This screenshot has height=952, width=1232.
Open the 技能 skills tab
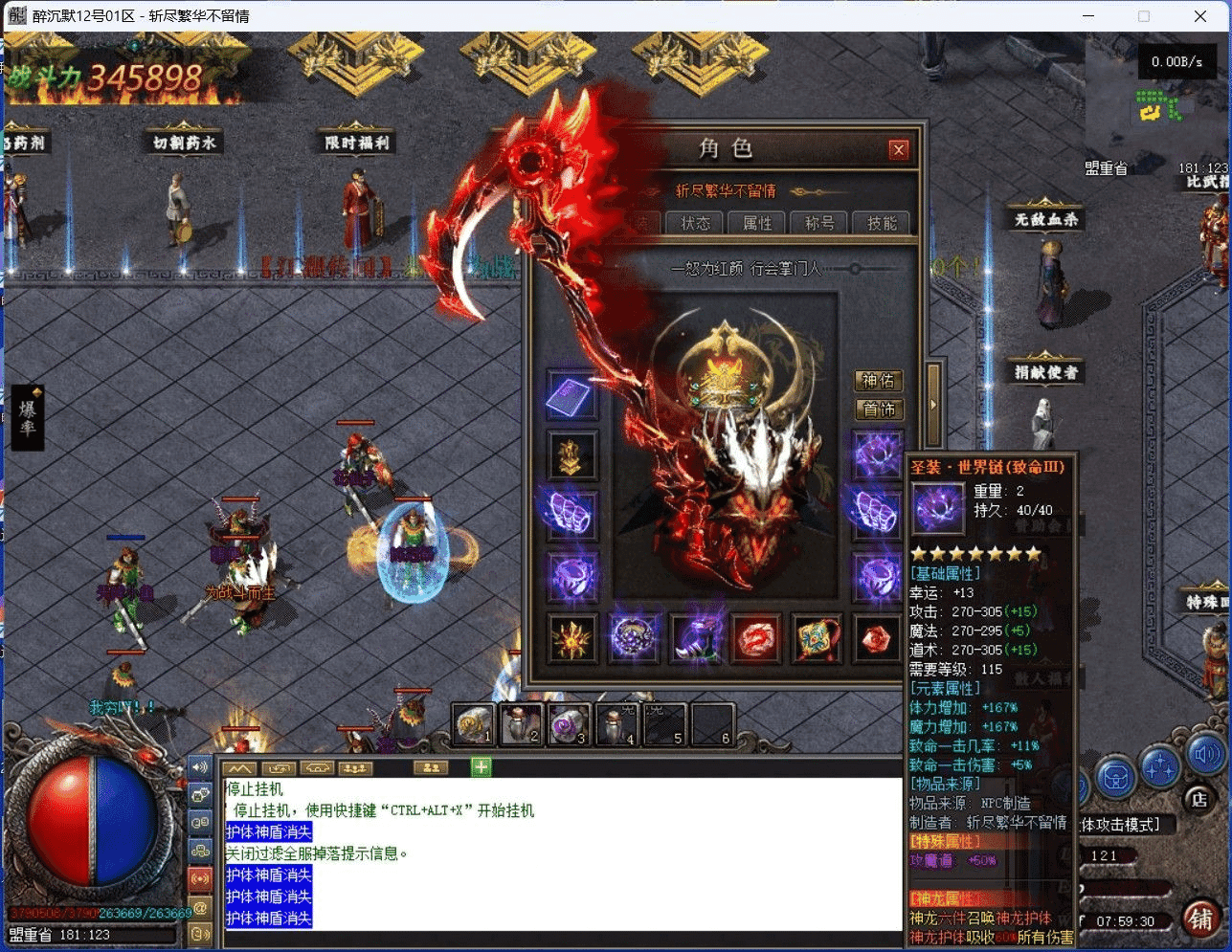882,223
